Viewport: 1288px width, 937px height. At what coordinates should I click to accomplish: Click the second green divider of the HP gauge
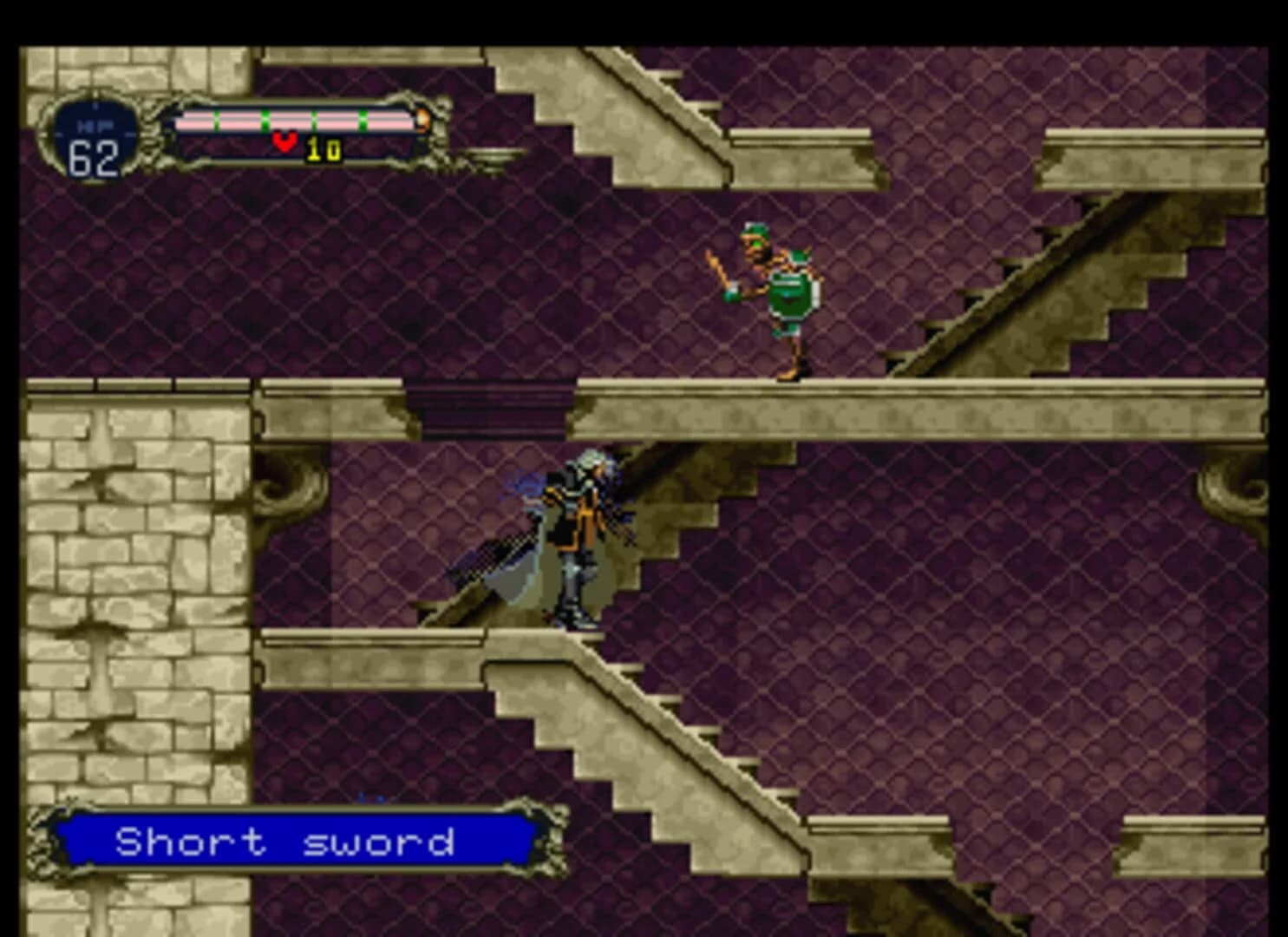(x=265, y=120)
